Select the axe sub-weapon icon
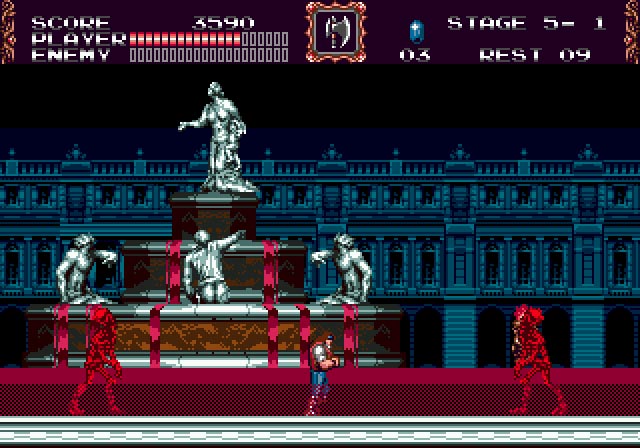Image resolution: width=640 pixels, height=448 pixels. [334, 32]
